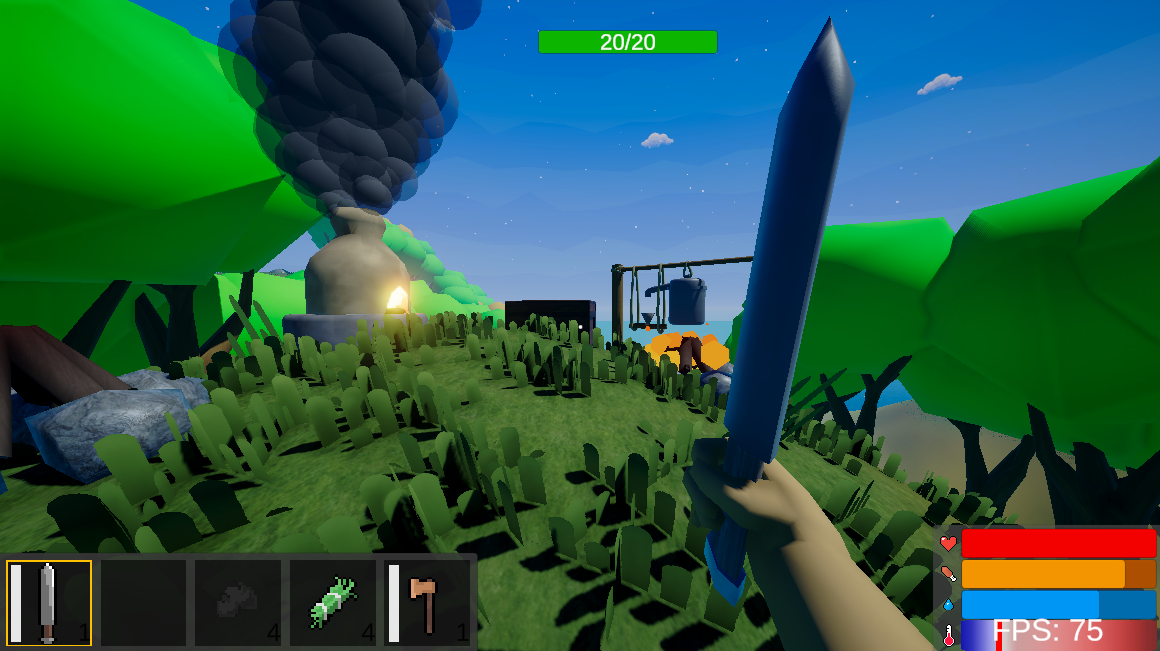Screen dimensions: 1160x651
Task: Select the sword hotbar slot
Action: tap(49, 602)
